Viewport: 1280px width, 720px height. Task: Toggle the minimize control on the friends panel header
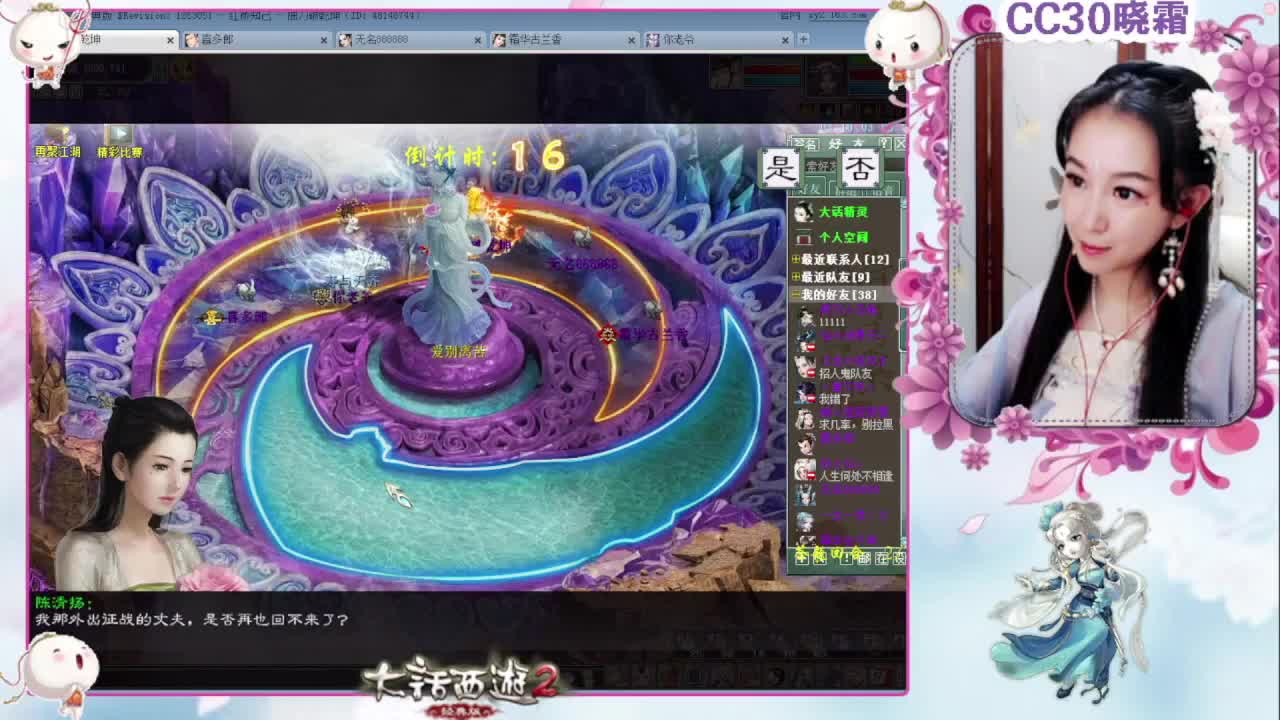point(898,143)
